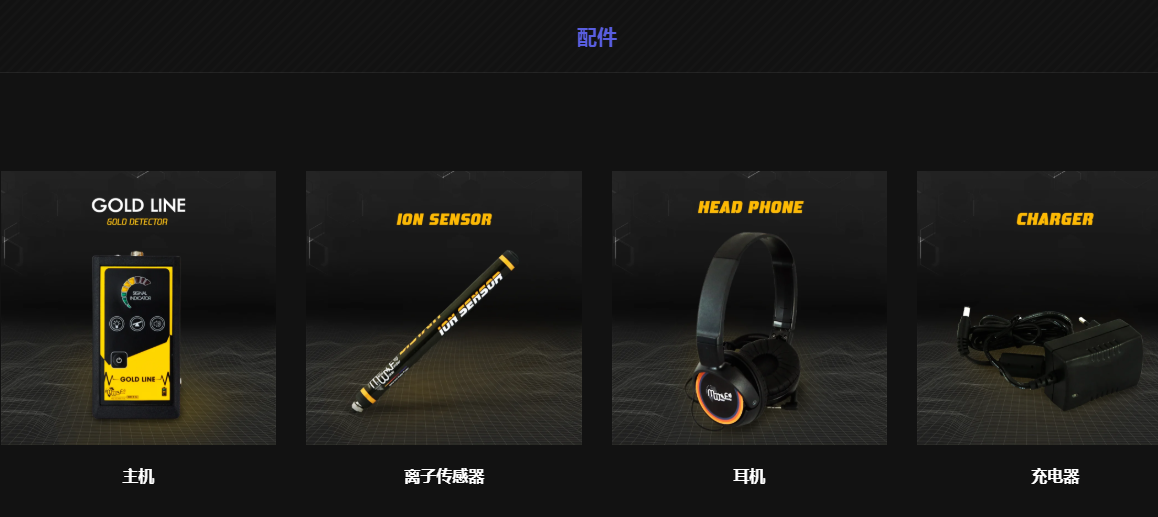
Task: Open the 离子传感器 caption link
Action: coord(444,477)
